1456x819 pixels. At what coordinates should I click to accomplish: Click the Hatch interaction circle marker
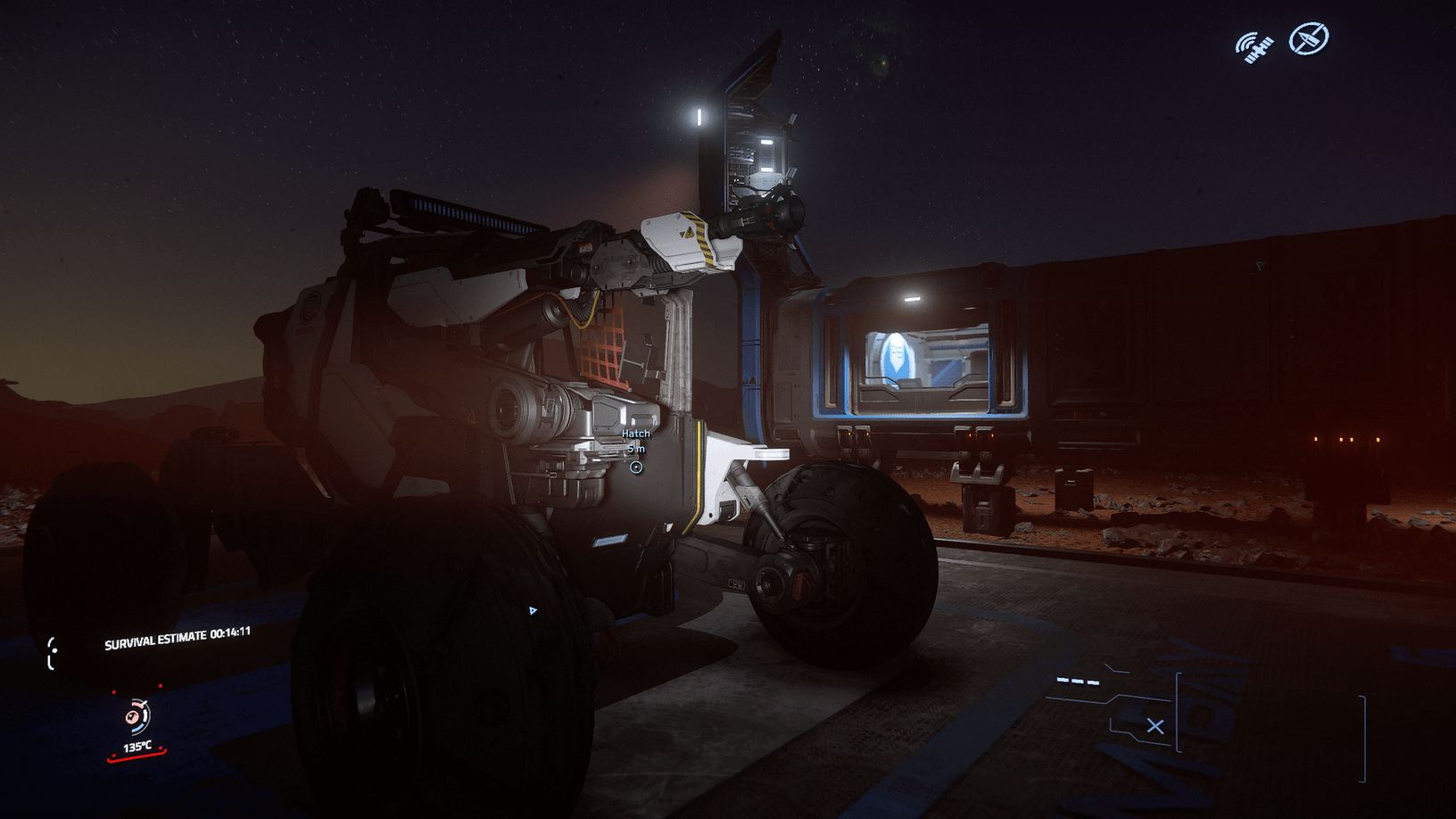(635, 466)
